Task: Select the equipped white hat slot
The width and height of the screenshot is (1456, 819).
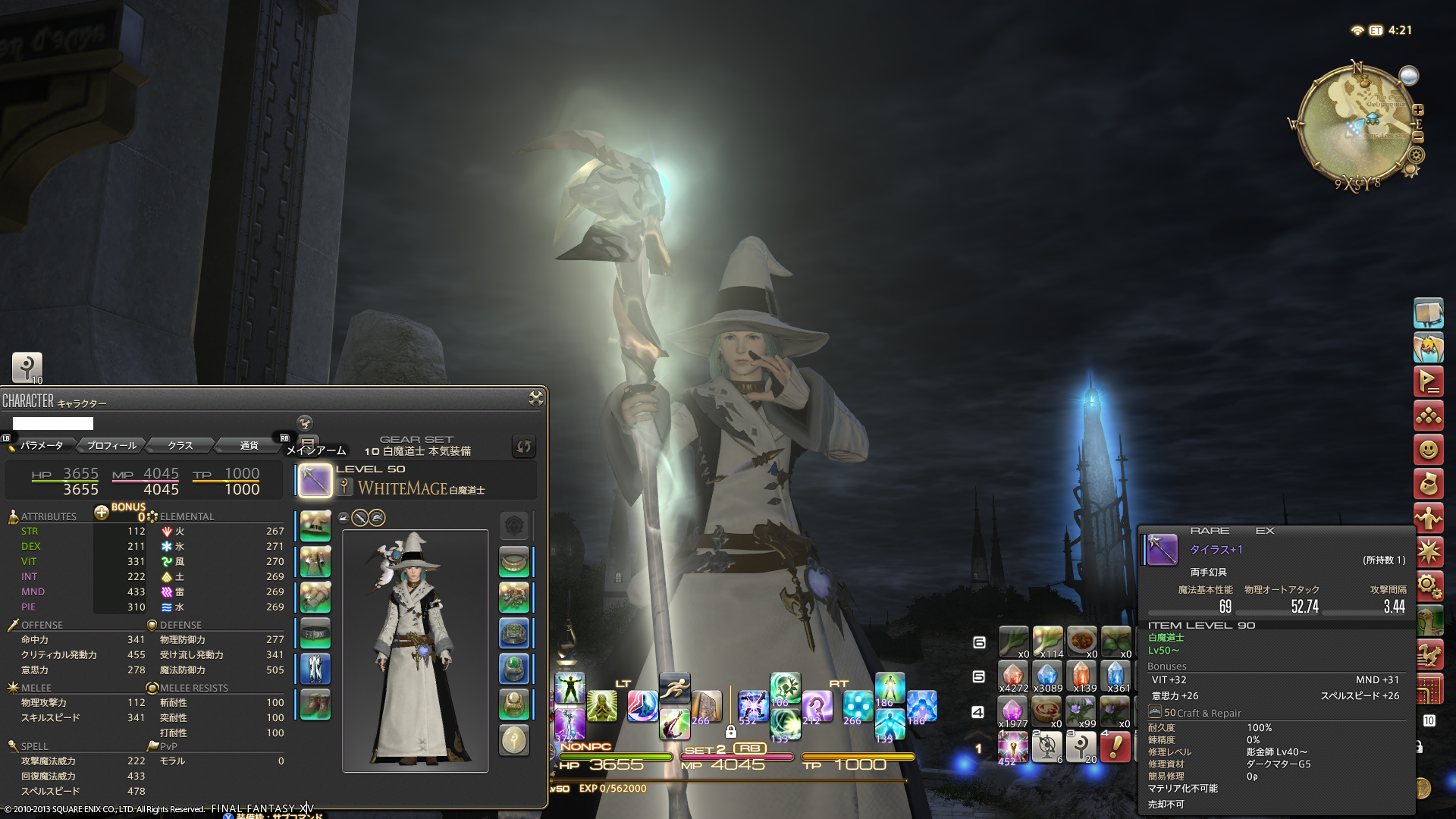Action: coord(315,526)
